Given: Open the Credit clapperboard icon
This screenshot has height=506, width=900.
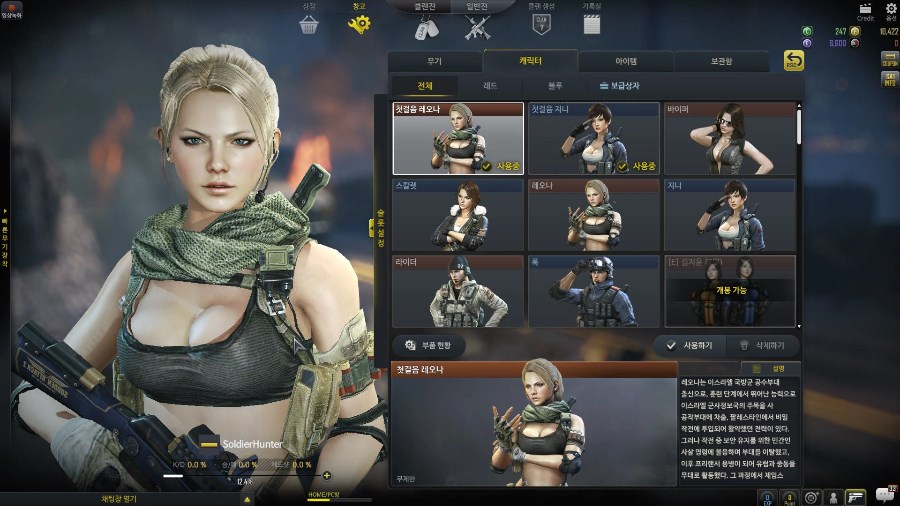Looking at the screenshot, I should pos(865,9).
